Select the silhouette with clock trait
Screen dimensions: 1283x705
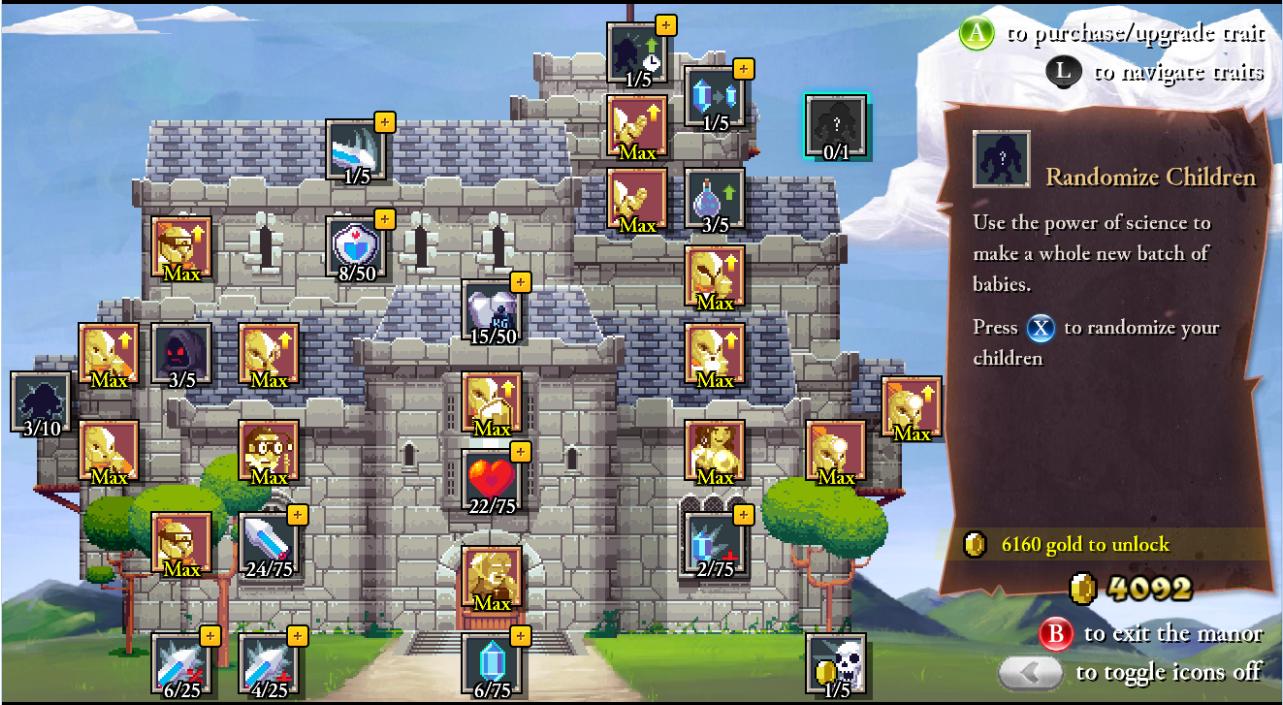637,53
